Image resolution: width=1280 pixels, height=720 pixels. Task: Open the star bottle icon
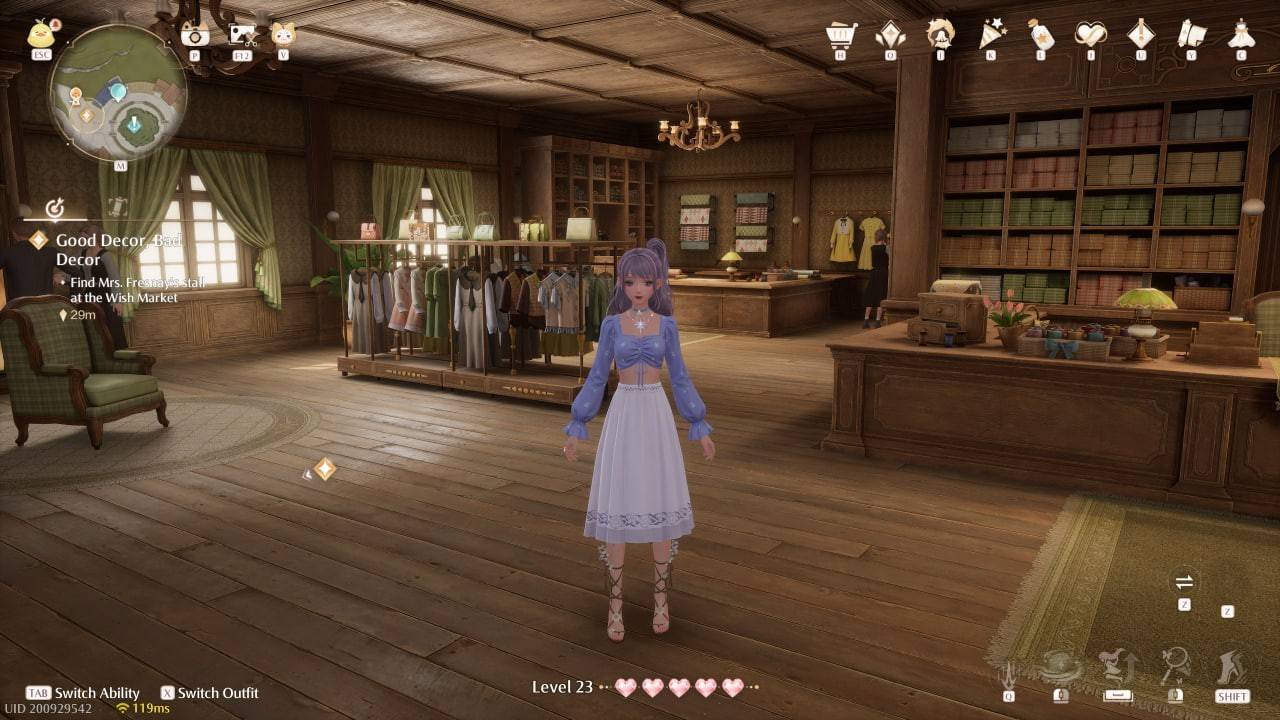click(x=1041, y=35)
